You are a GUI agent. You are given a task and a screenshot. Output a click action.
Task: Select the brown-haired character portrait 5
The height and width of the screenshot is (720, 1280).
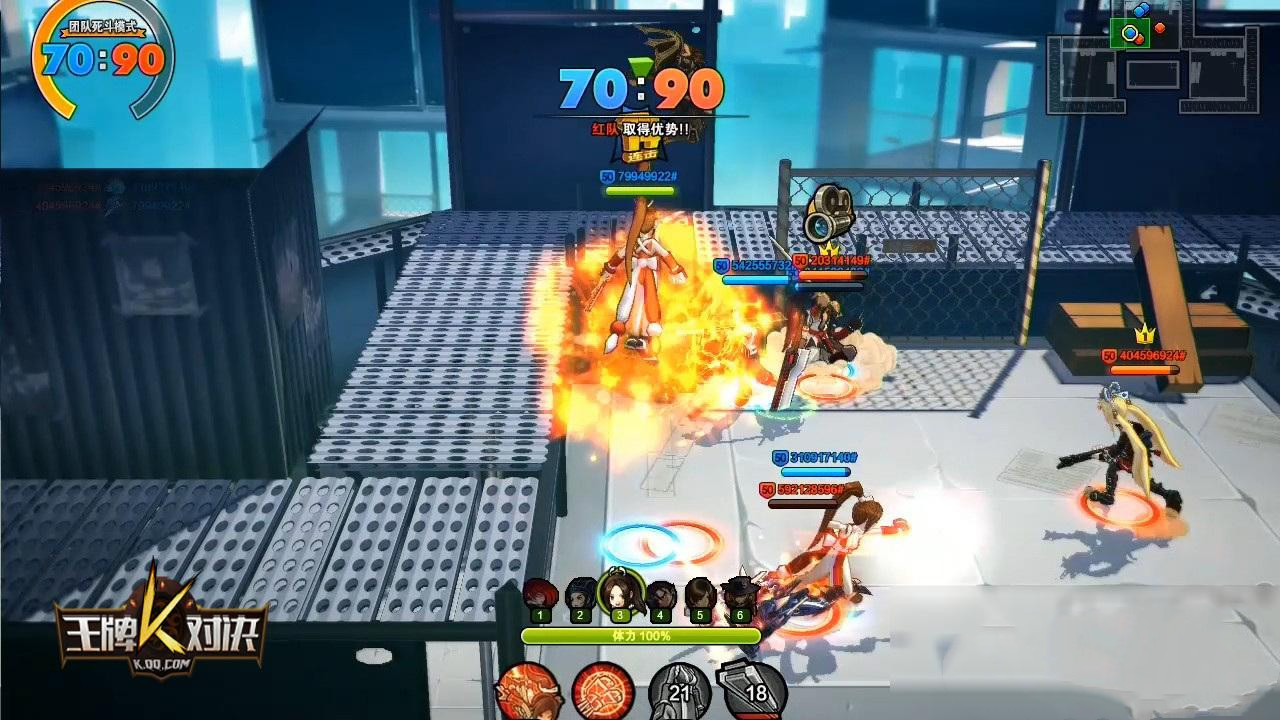[700, 598]
